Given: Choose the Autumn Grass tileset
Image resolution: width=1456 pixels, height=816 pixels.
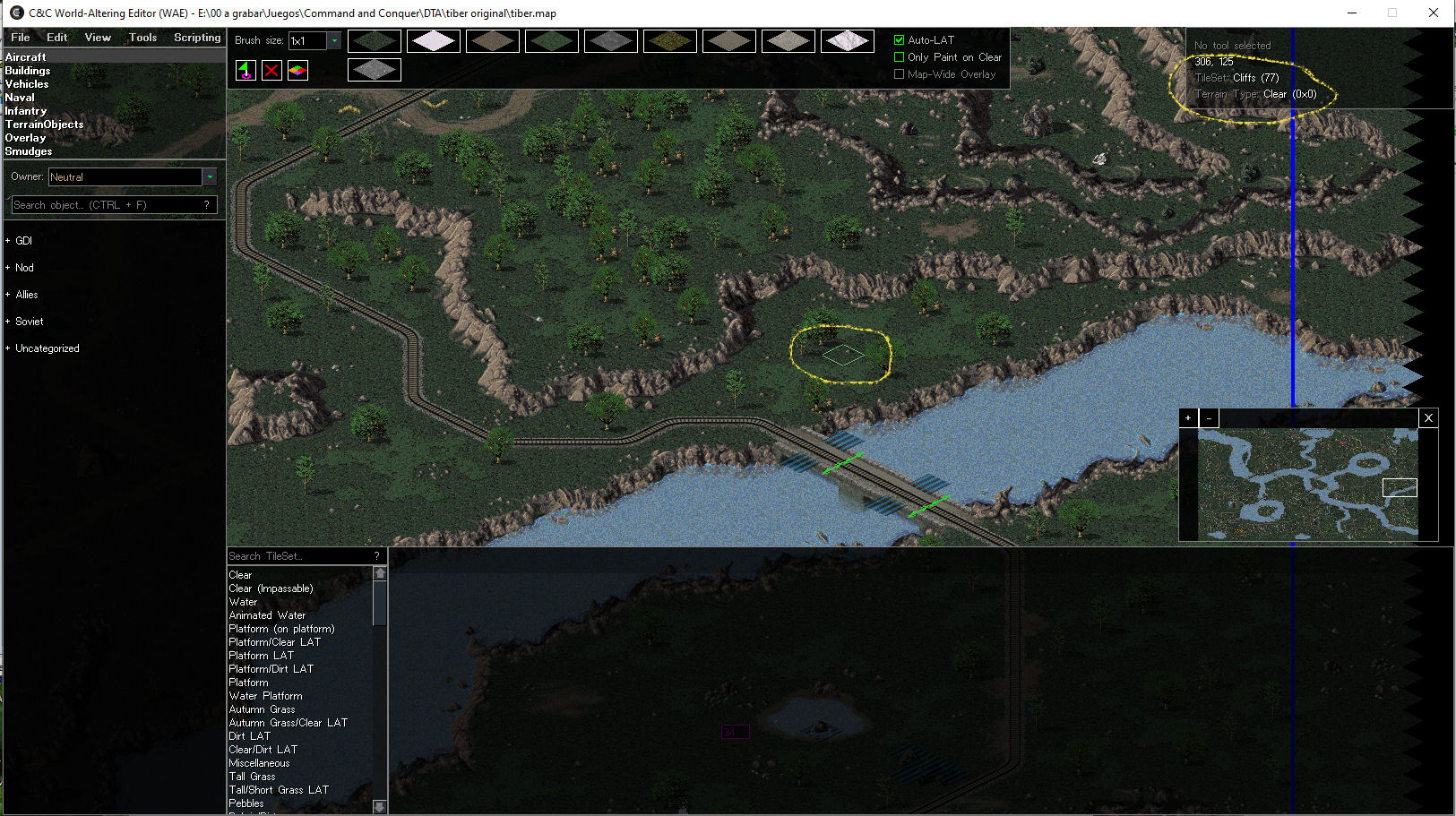Looking at the screenshot, I should point(262,709).
